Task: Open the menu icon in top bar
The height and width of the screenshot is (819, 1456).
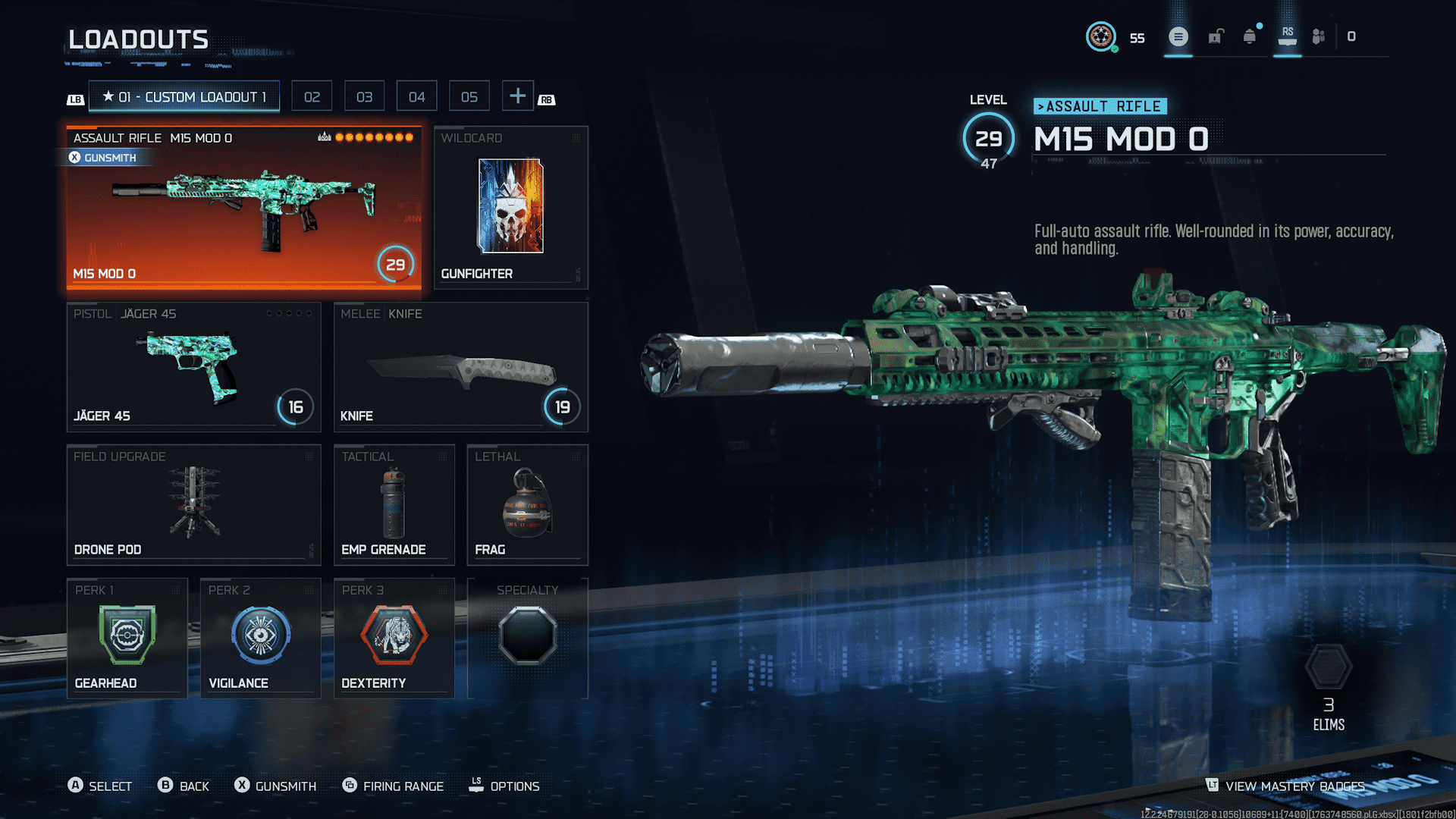Action: tap(1178, 36)
